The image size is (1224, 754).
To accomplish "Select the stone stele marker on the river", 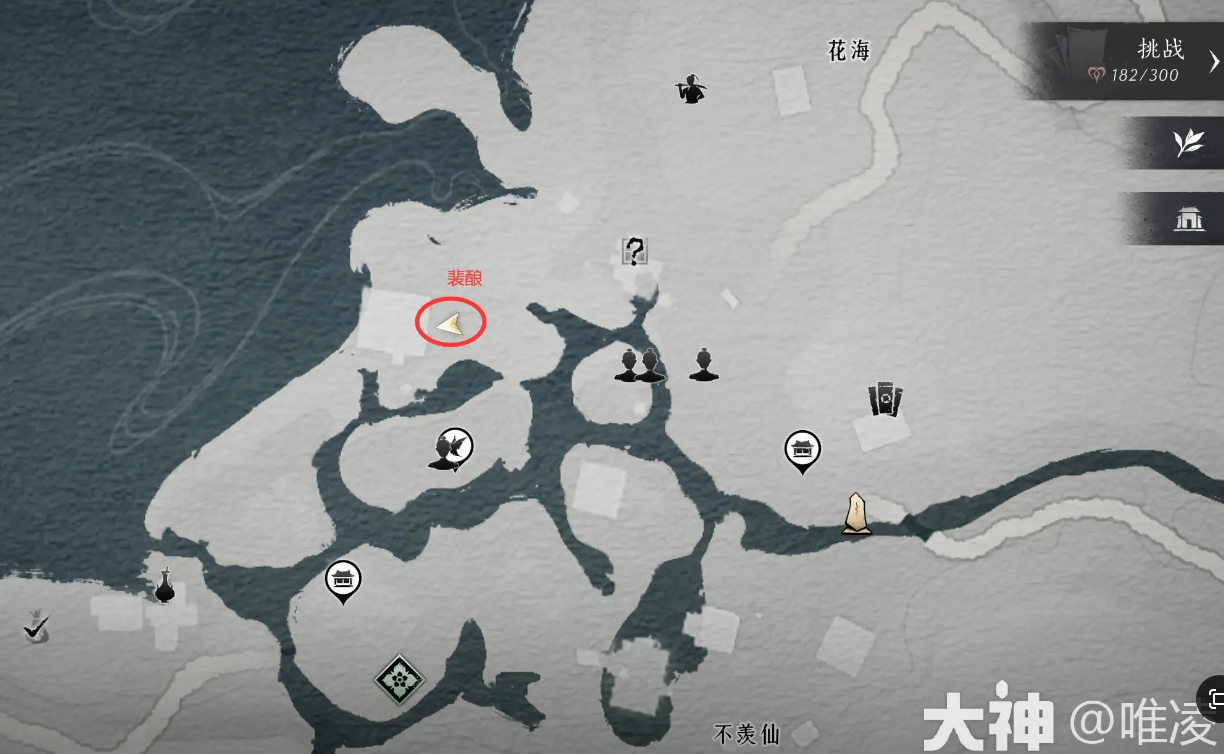I will pos(855,514).
